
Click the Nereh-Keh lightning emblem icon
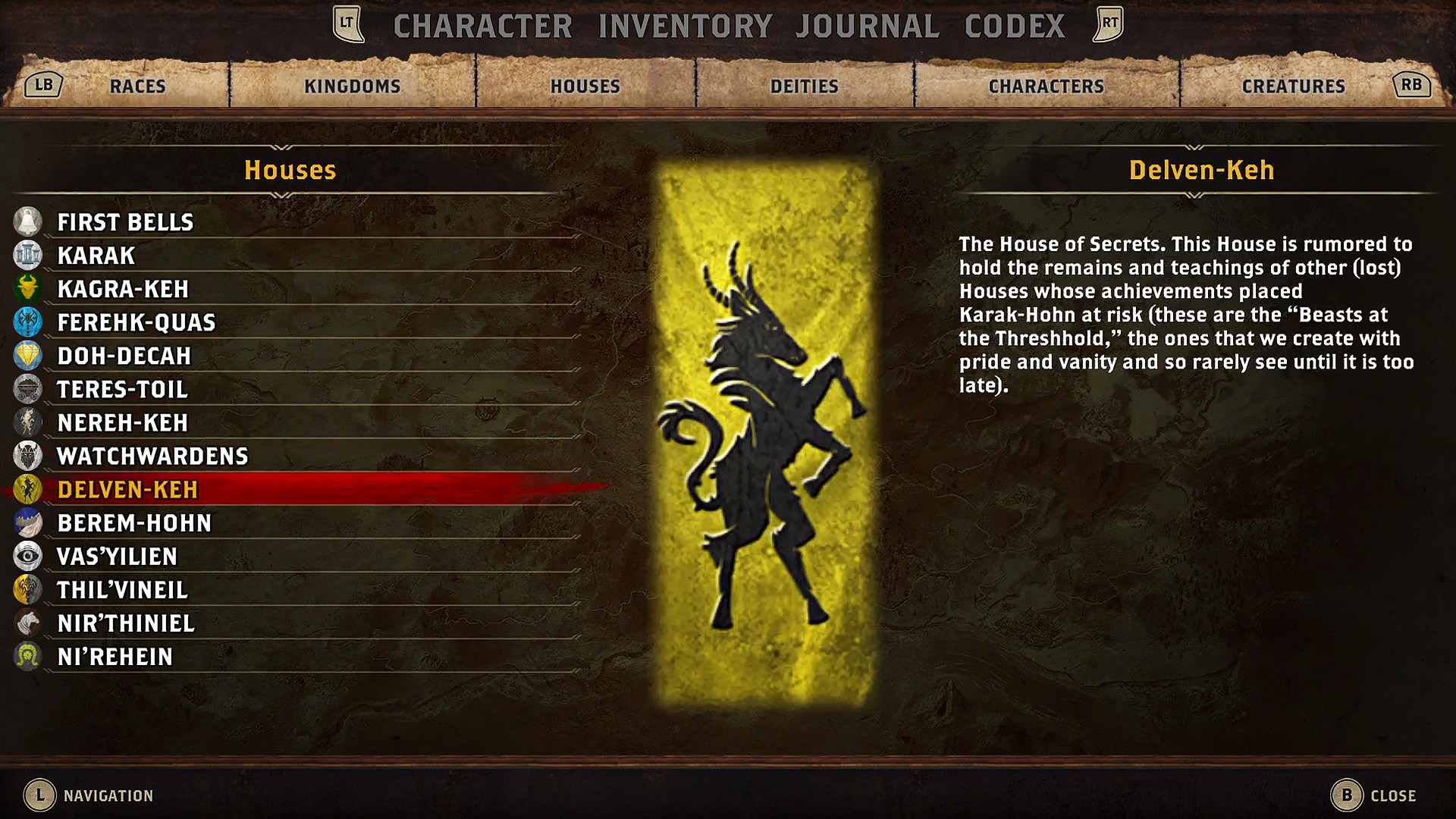point(28,422)
